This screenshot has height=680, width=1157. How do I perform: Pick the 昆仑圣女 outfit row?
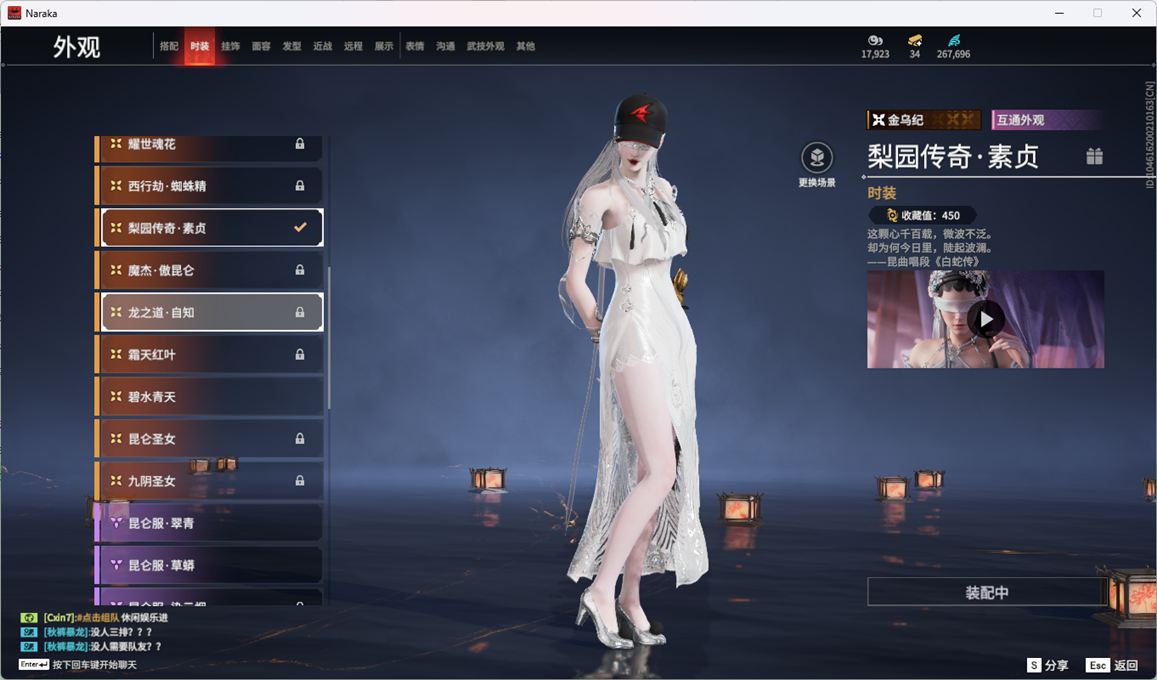click(x=210, y=439)
